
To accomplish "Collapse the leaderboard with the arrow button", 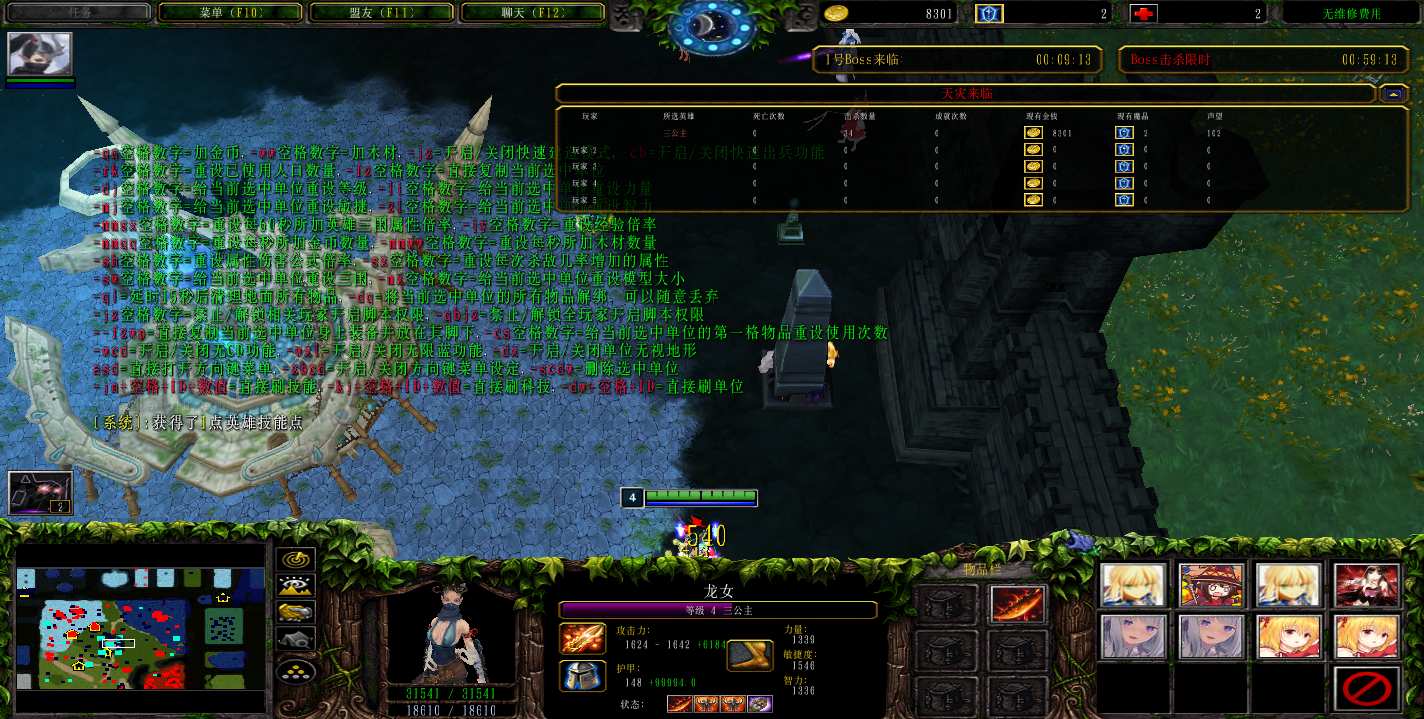I will click(1392, 93).
